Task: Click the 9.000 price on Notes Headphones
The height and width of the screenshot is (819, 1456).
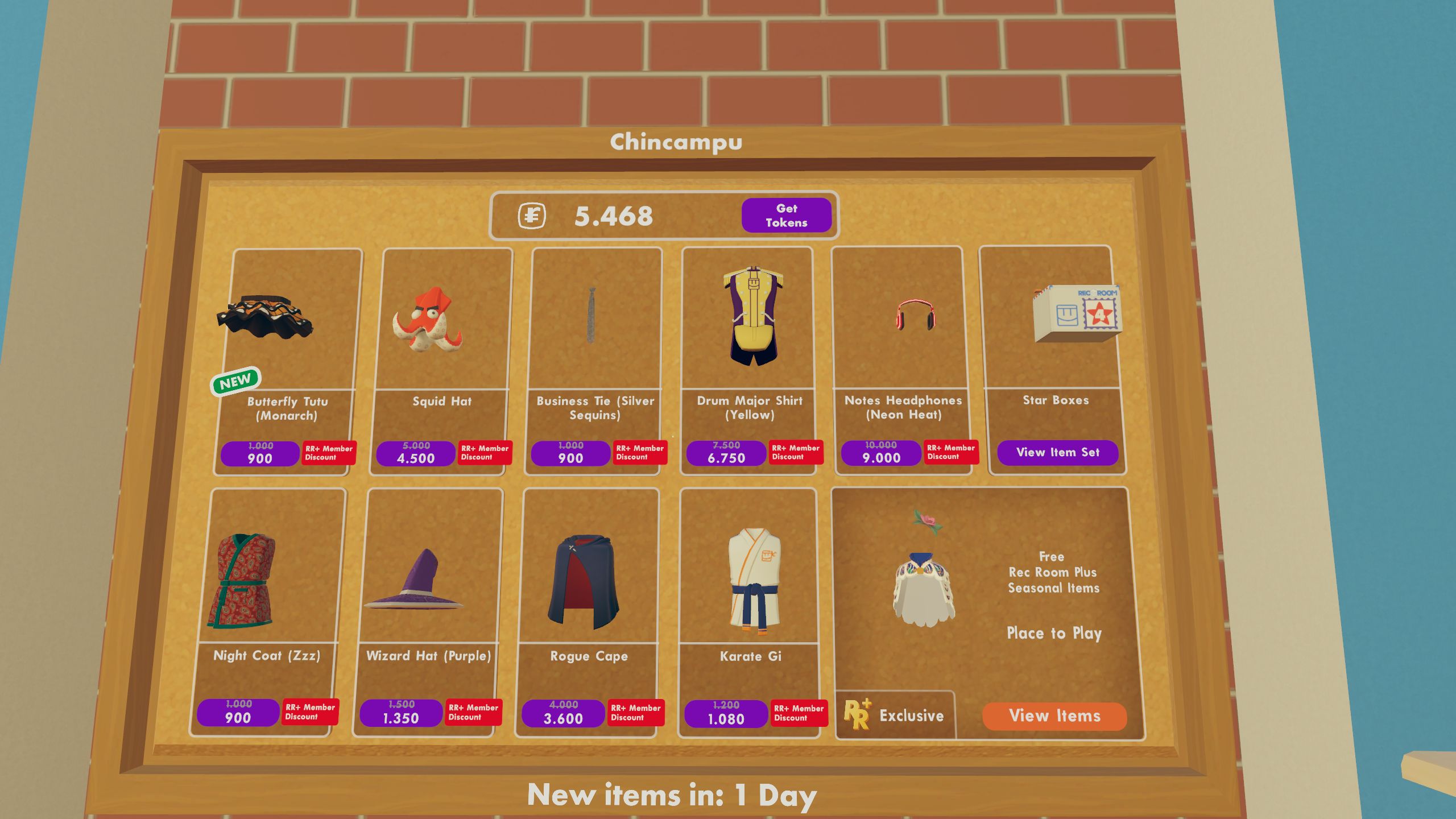Action: click(x=882, y=454)
